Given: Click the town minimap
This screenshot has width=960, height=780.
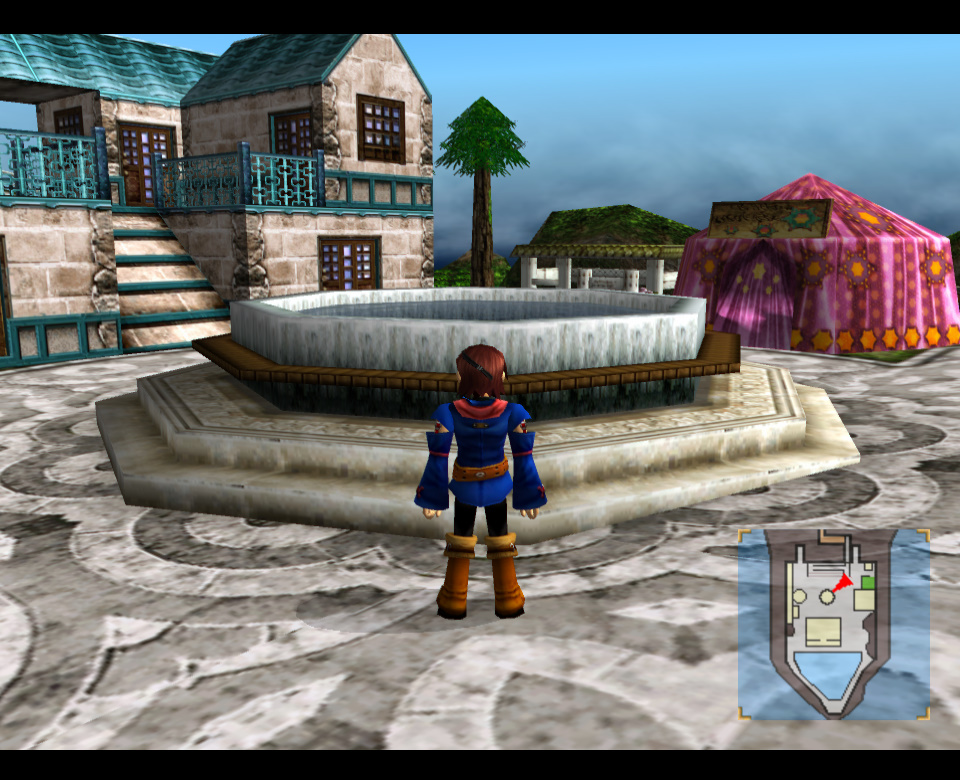Looking at the screenshot, I should (x=834, y=624).
